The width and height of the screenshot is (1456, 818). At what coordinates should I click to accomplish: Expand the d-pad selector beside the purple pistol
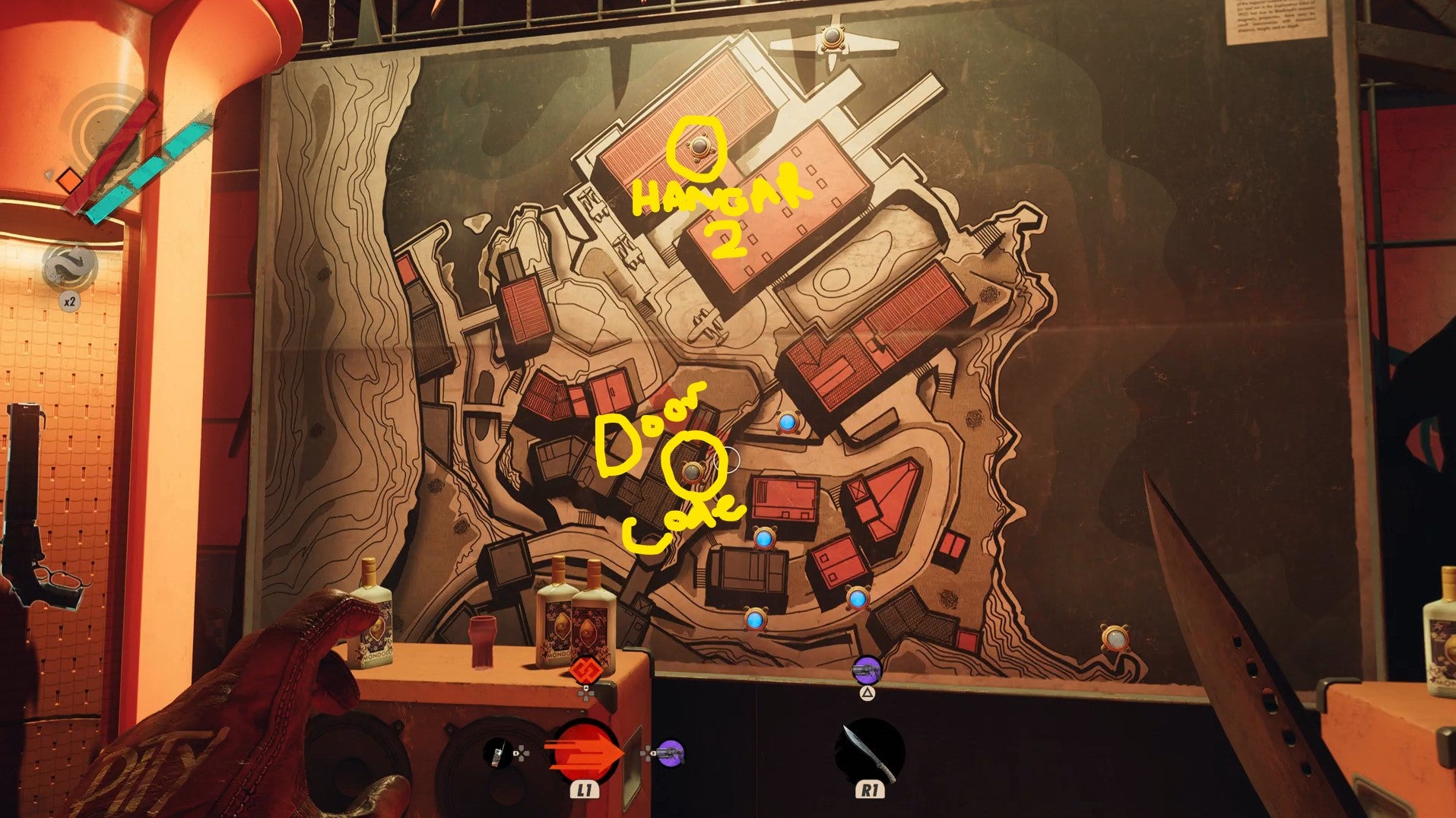coord(646,753)
